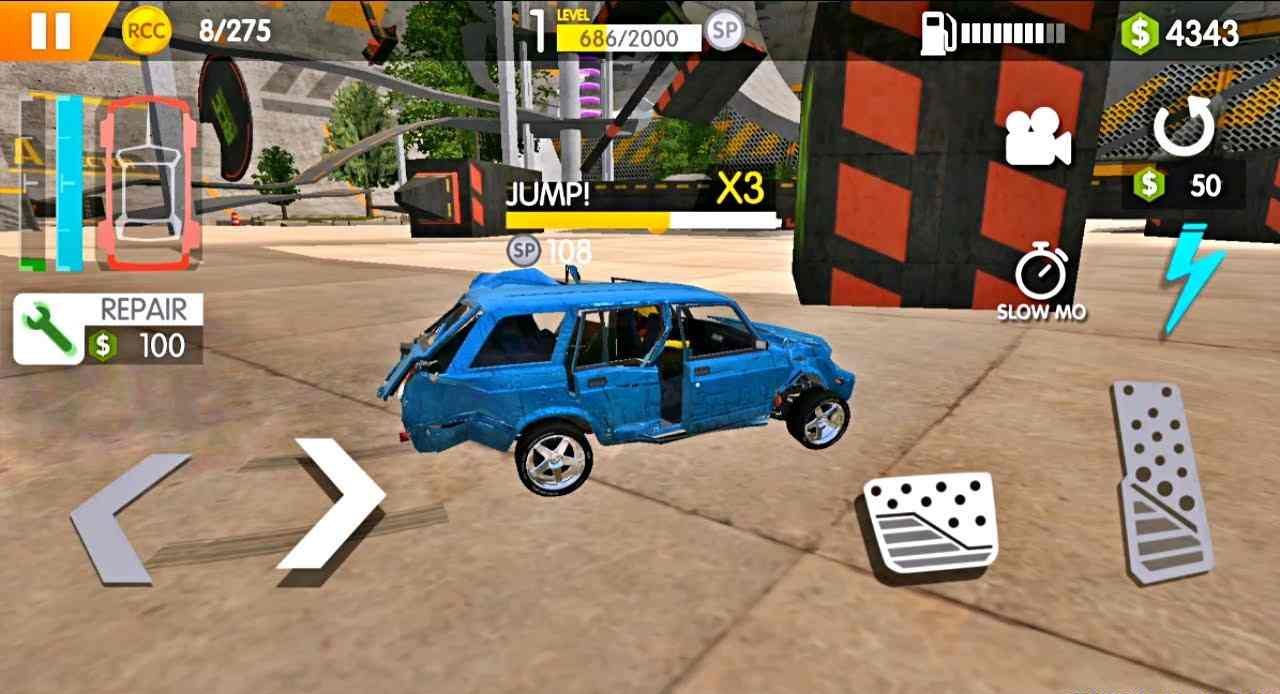This screenshot has width=1280, height=694.
Task: Click the yellow RCC coin icon
Action: pos(146,31)
